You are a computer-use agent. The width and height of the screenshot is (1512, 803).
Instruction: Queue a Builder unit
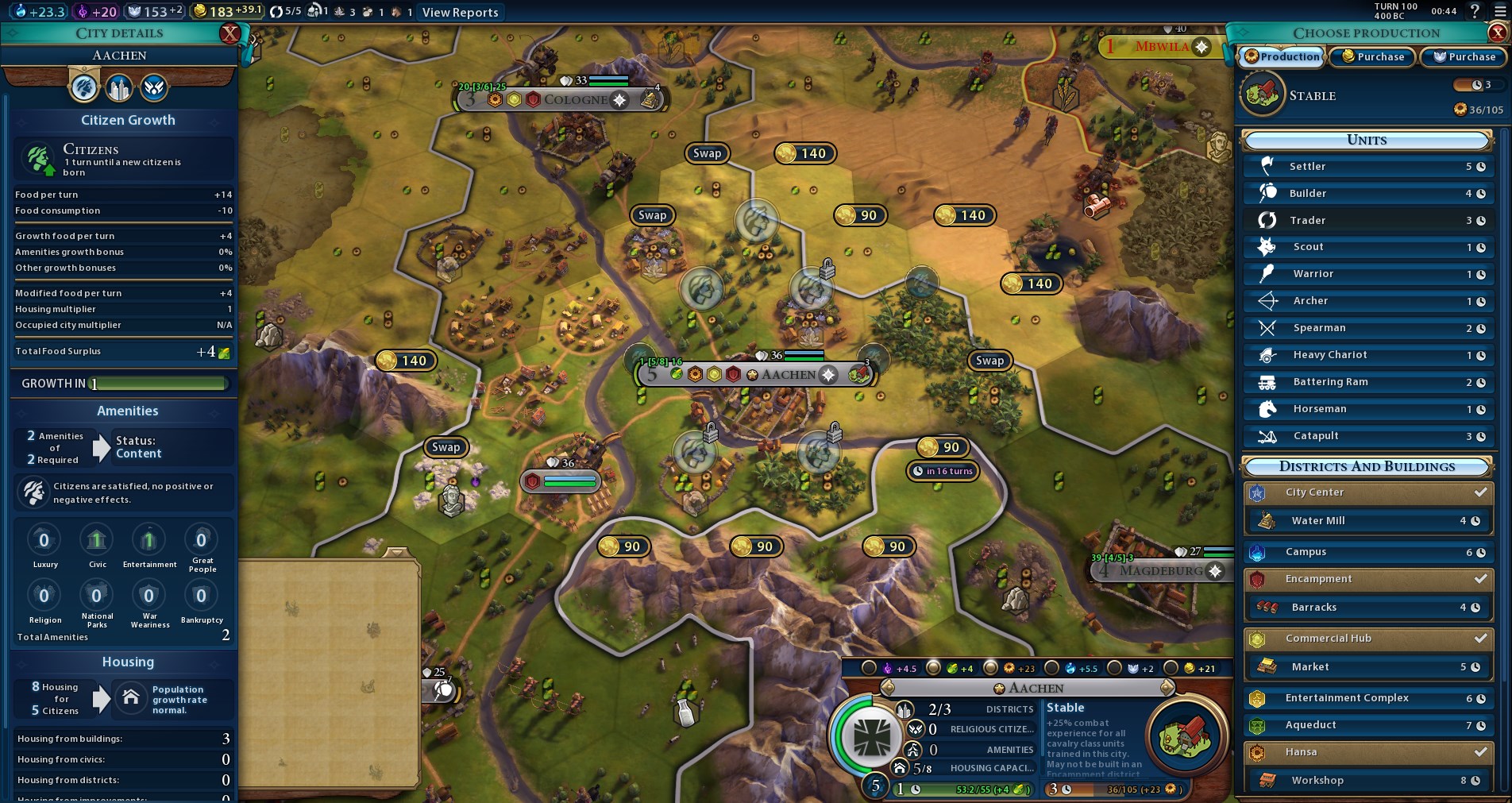1367,194
